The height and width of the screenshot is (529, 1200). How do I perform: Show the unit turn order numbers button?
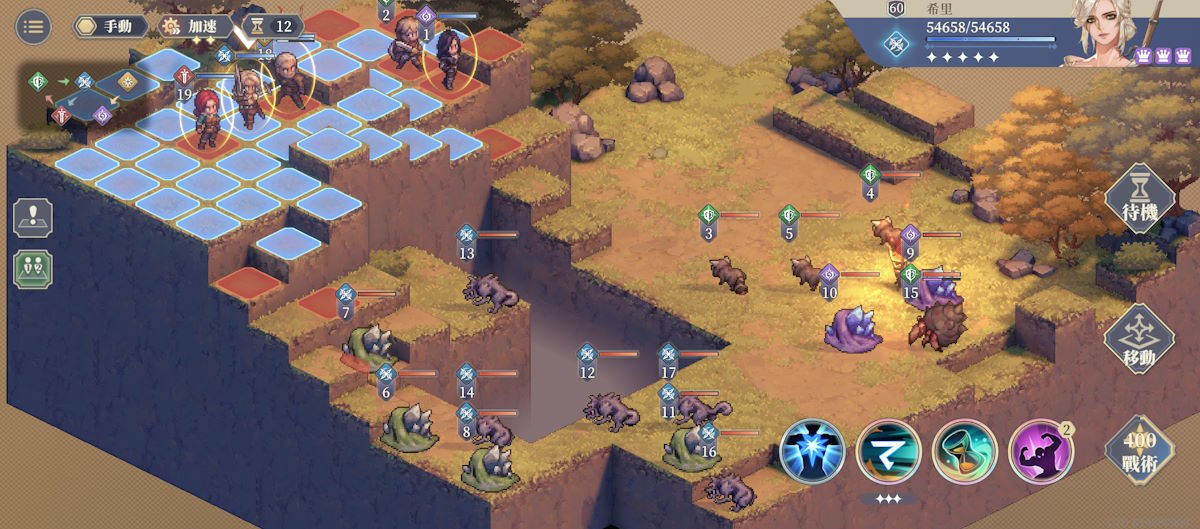tap(33, 270)
